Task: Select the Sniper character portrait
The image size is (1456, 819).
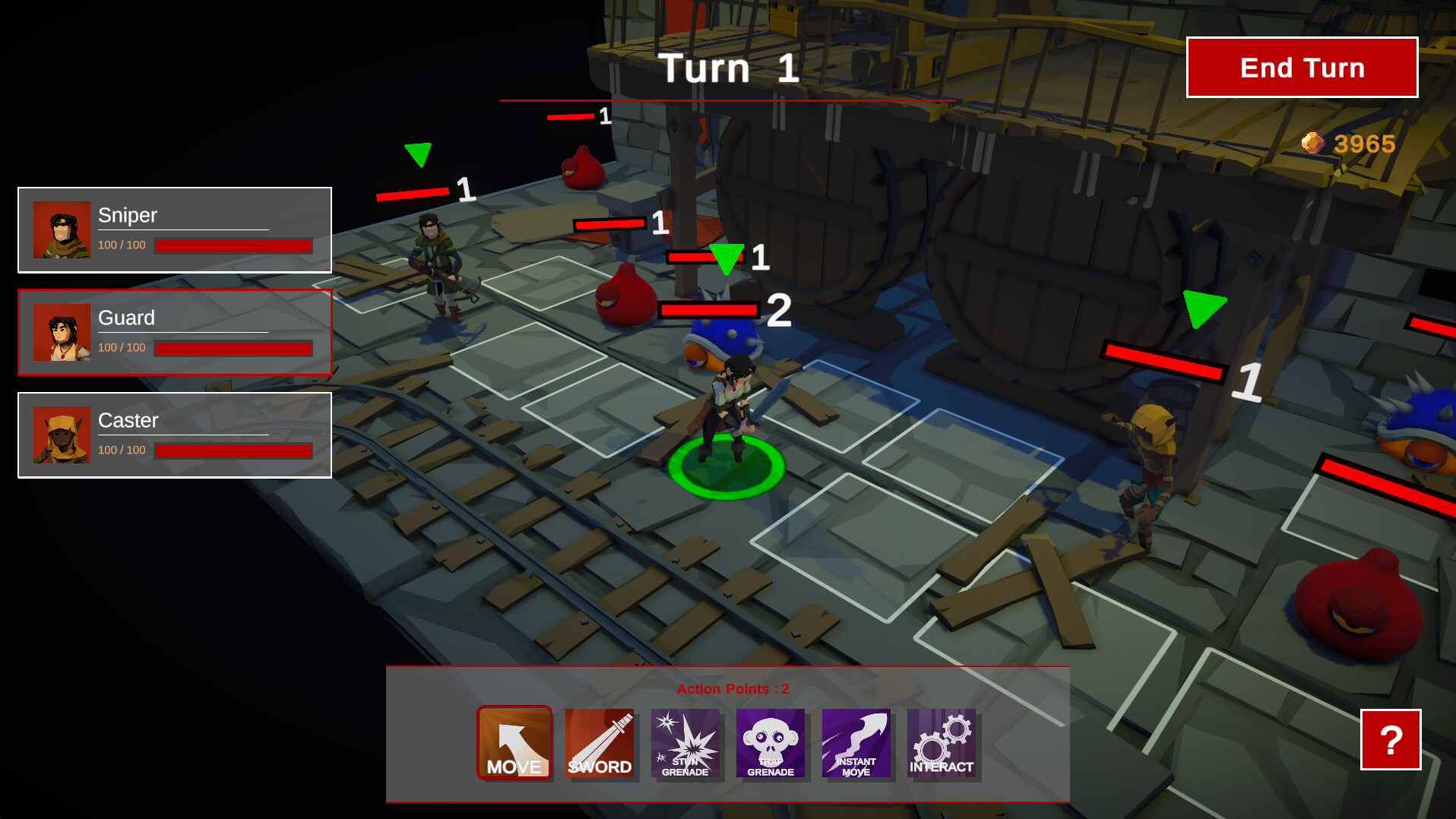Action: (62, 230)
